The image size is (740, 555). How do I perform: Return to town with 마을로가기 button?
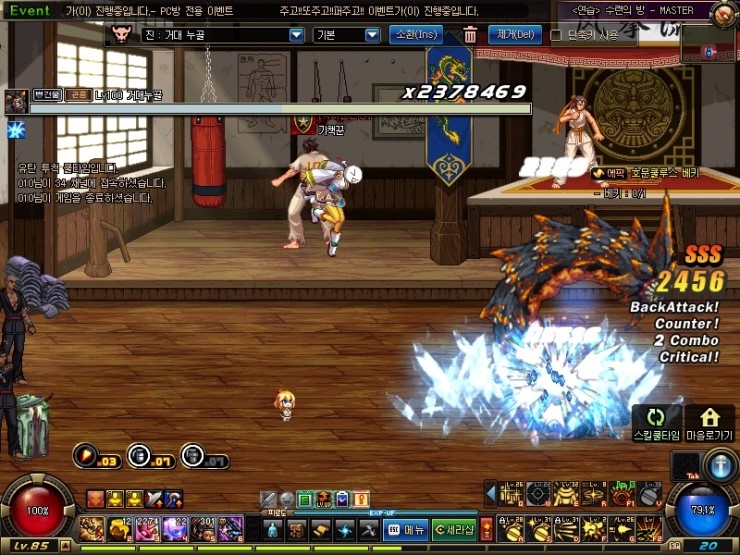[x=711, y=422]
